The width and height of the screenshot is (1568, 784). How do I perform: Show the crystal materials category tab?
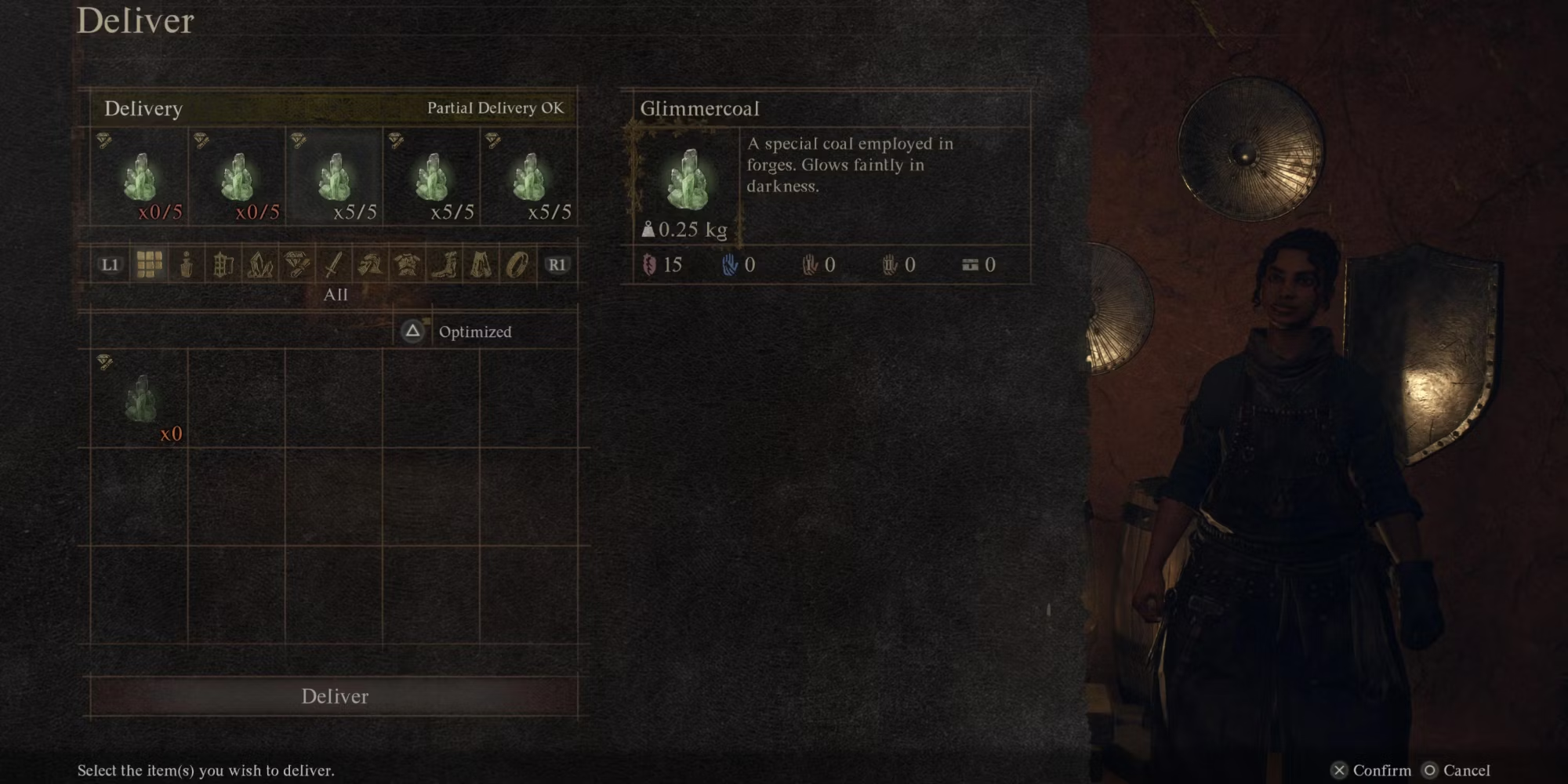click(260, 265)
